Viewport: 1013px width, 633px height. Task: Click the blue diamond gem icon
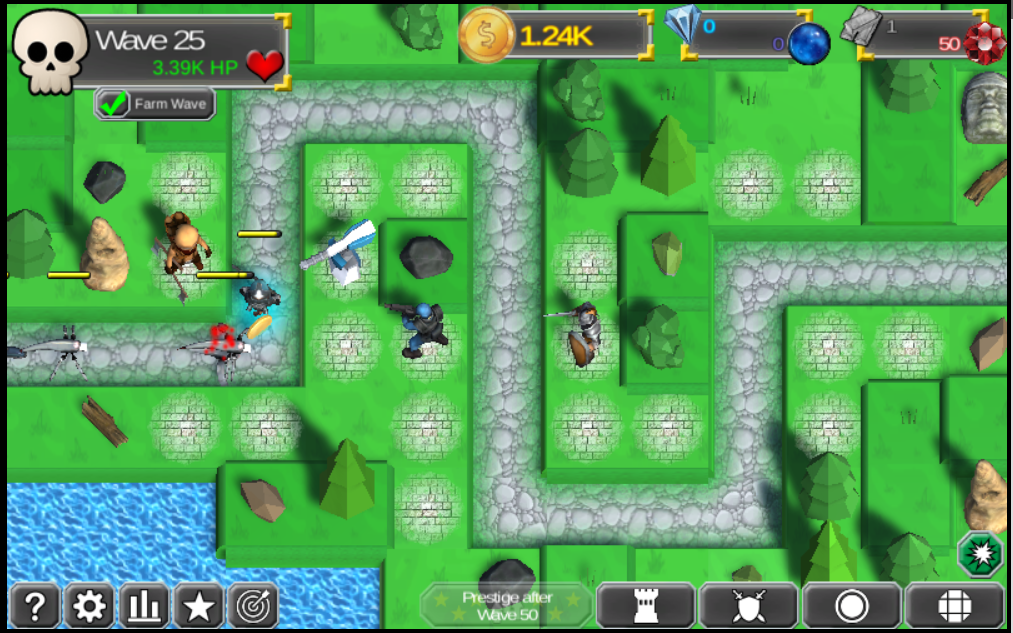tap(683, 25)
